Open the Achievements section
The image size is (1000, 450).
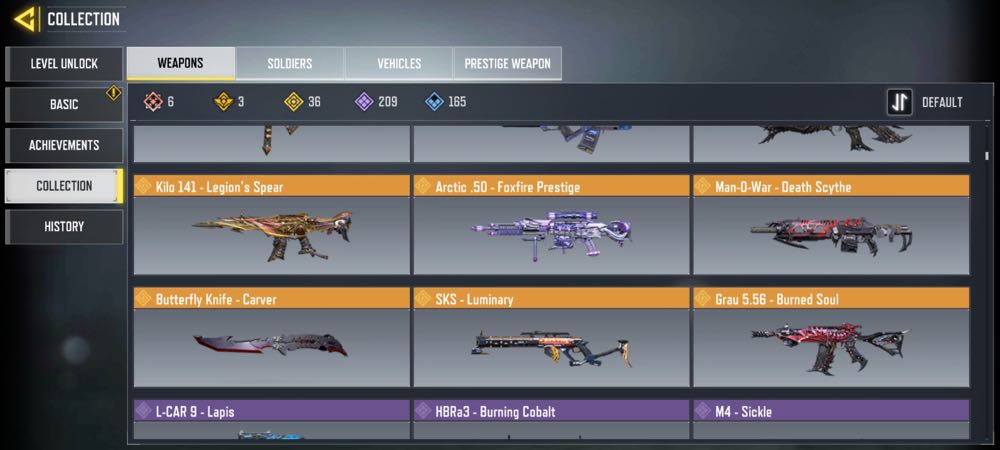click(64, 145)
